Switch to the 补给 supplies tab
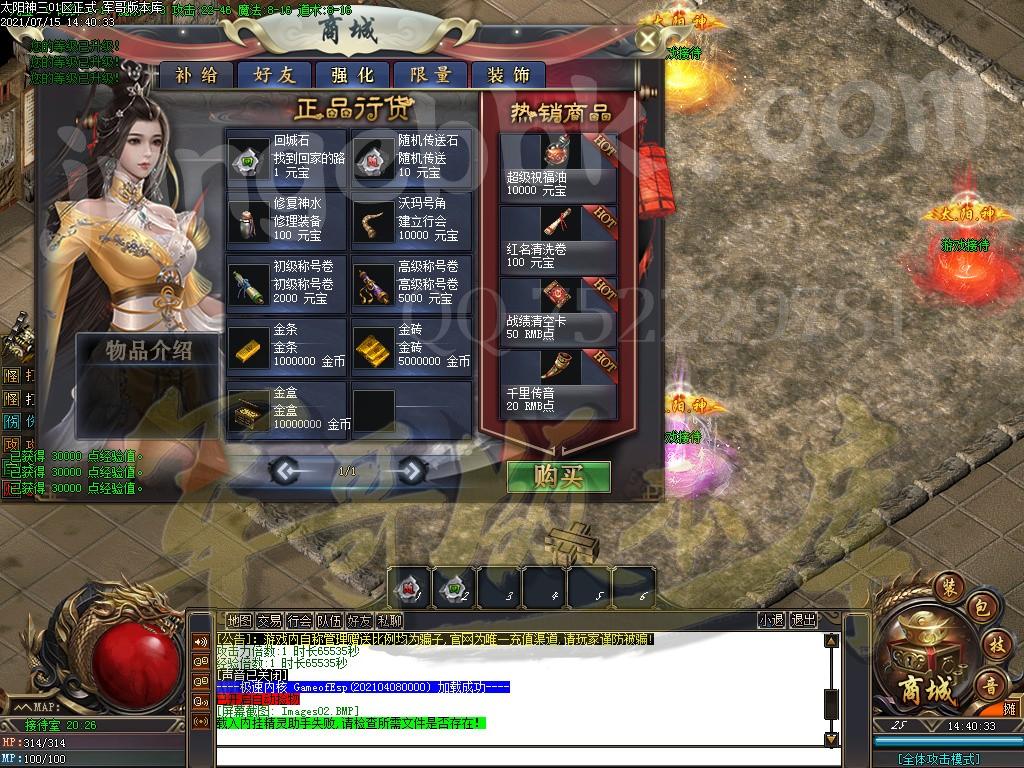 pos(196,75)
